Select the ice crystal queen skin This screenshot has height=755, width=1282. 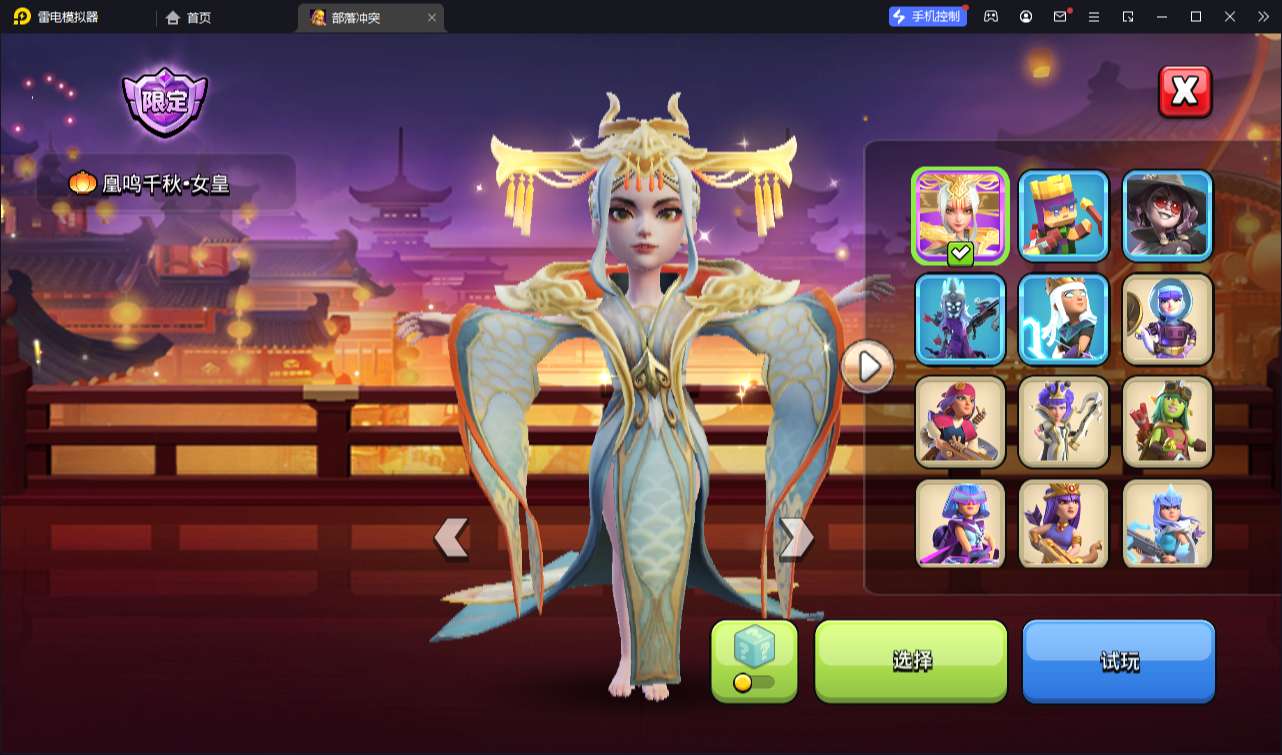[1167, 524]
